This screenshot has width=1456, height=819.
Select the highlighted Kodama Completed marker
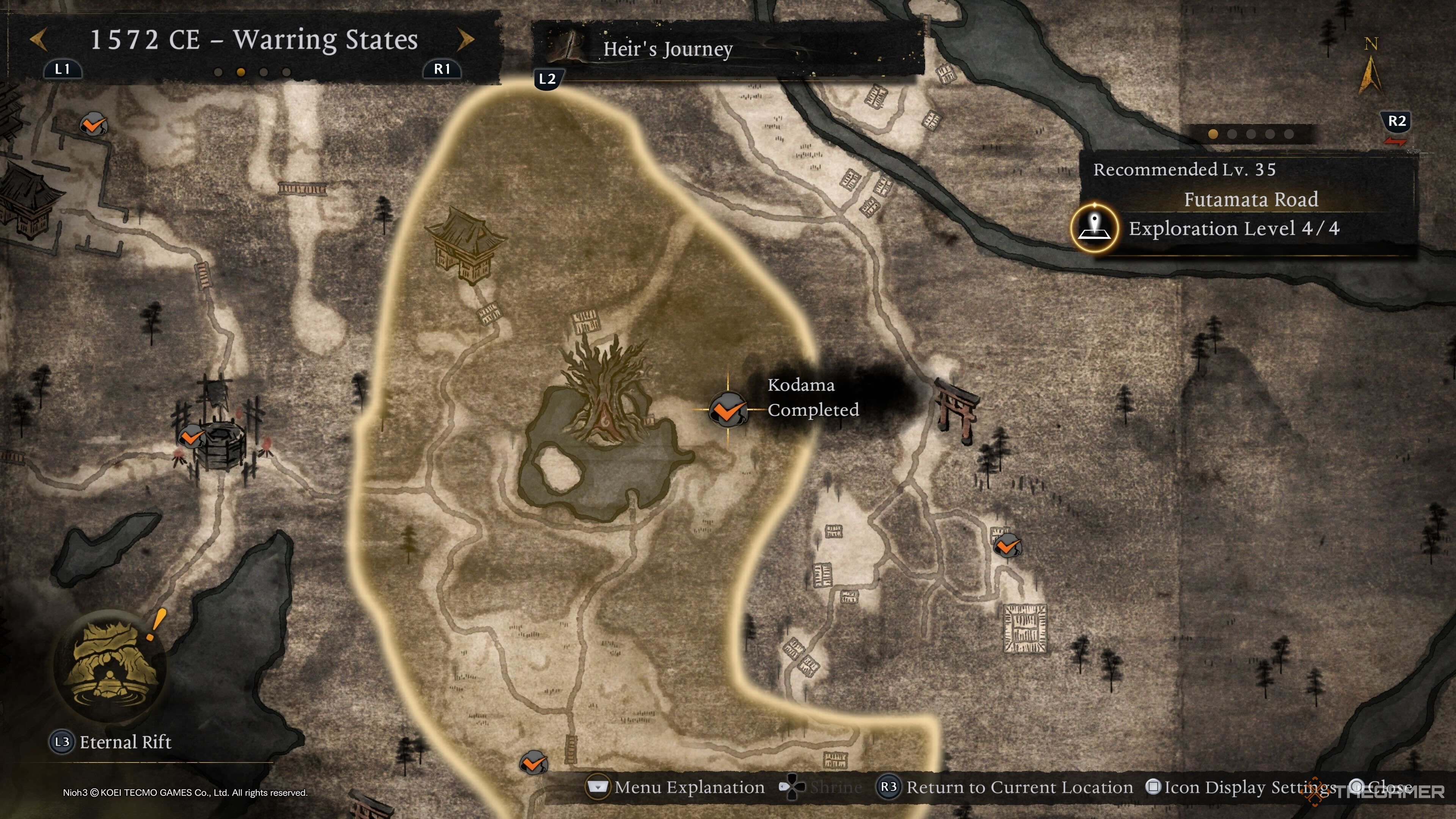728,409
